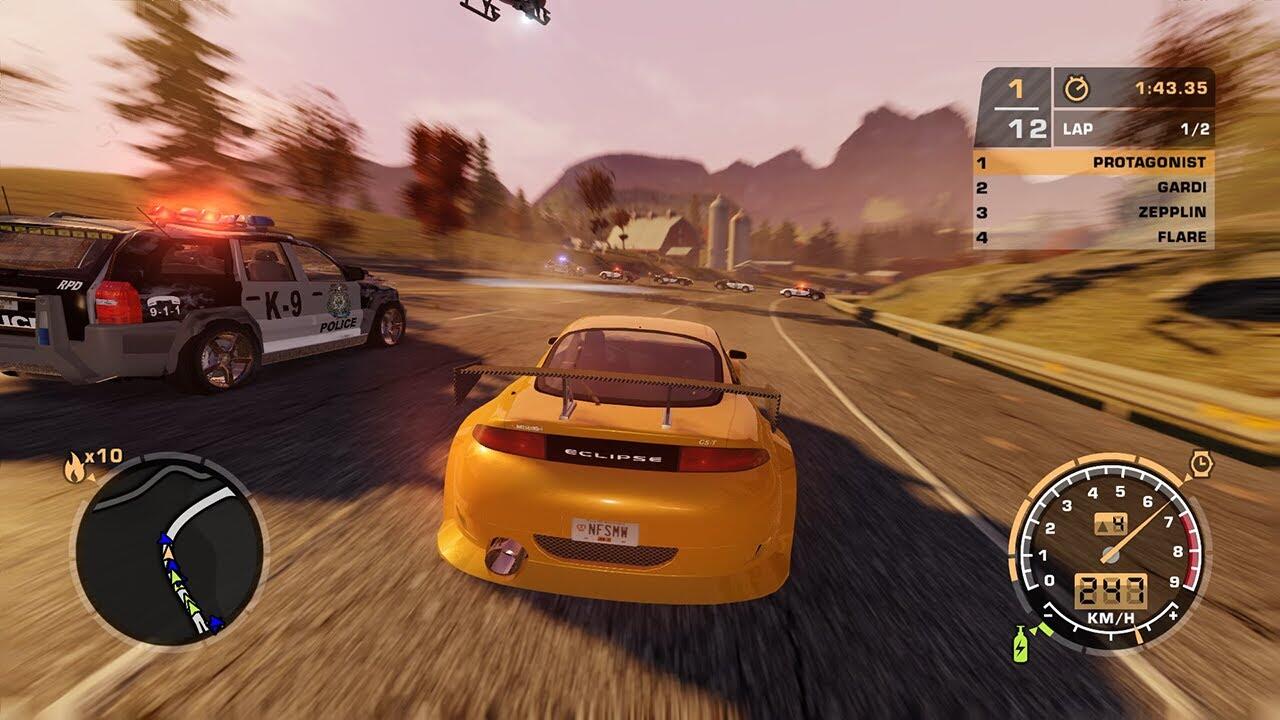
Task: Click the stopwatch icon beside the race timer
Action: pos(1077,88)
